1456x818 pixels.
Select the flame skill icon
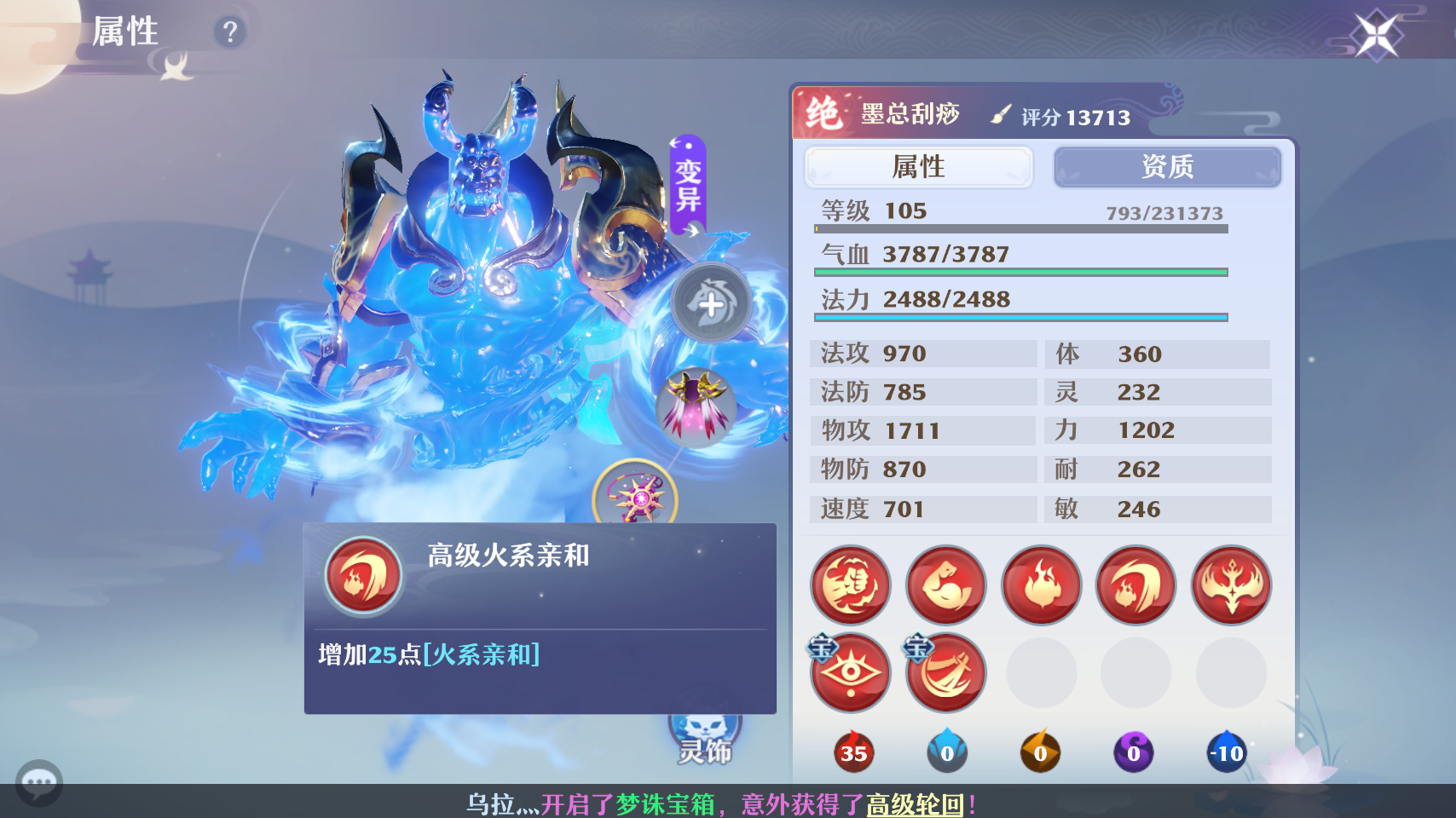click(x=1041, y=585)
